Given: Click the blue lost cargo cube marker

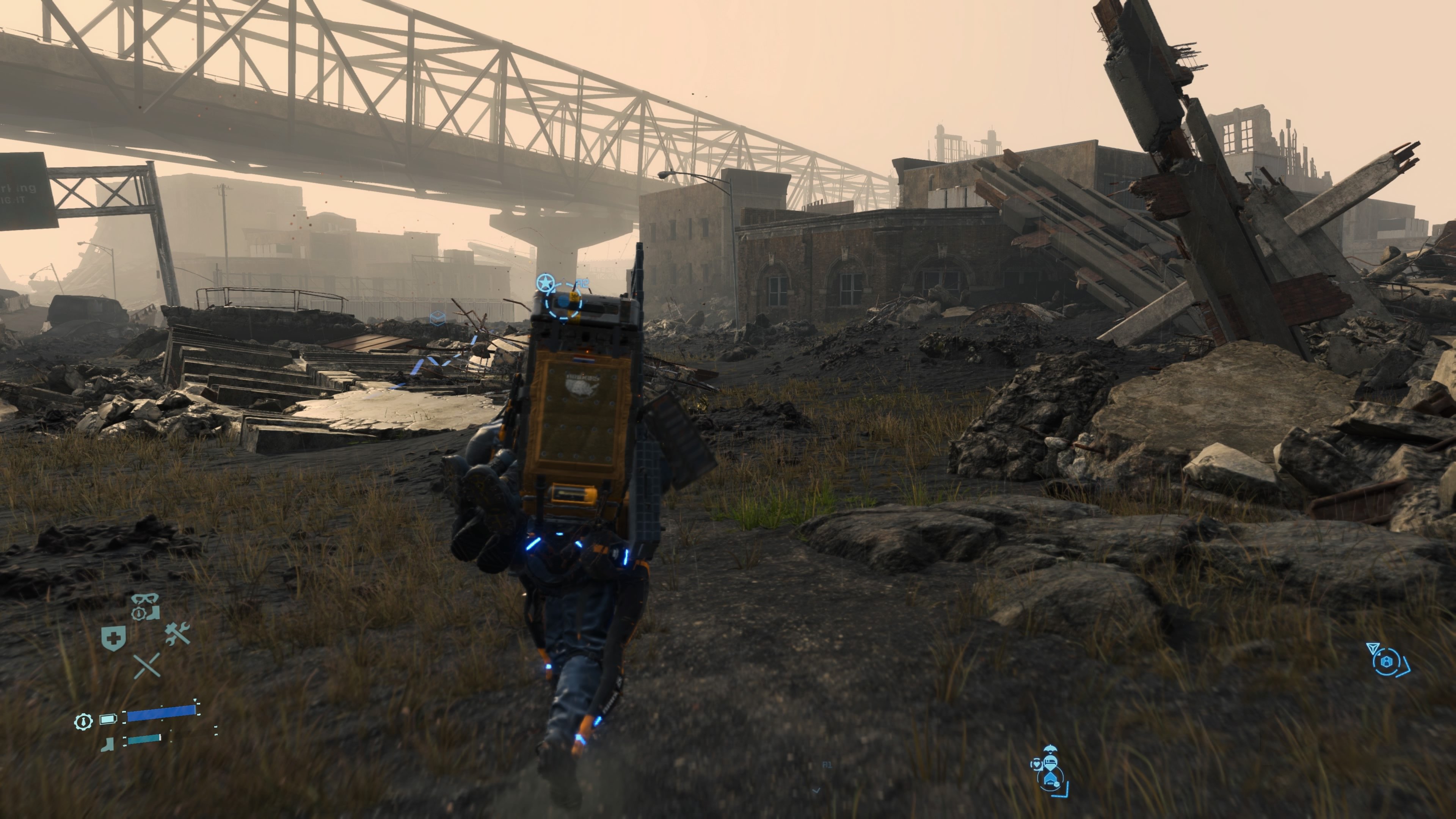Looking at the screenshot, I should click(438, 318).
